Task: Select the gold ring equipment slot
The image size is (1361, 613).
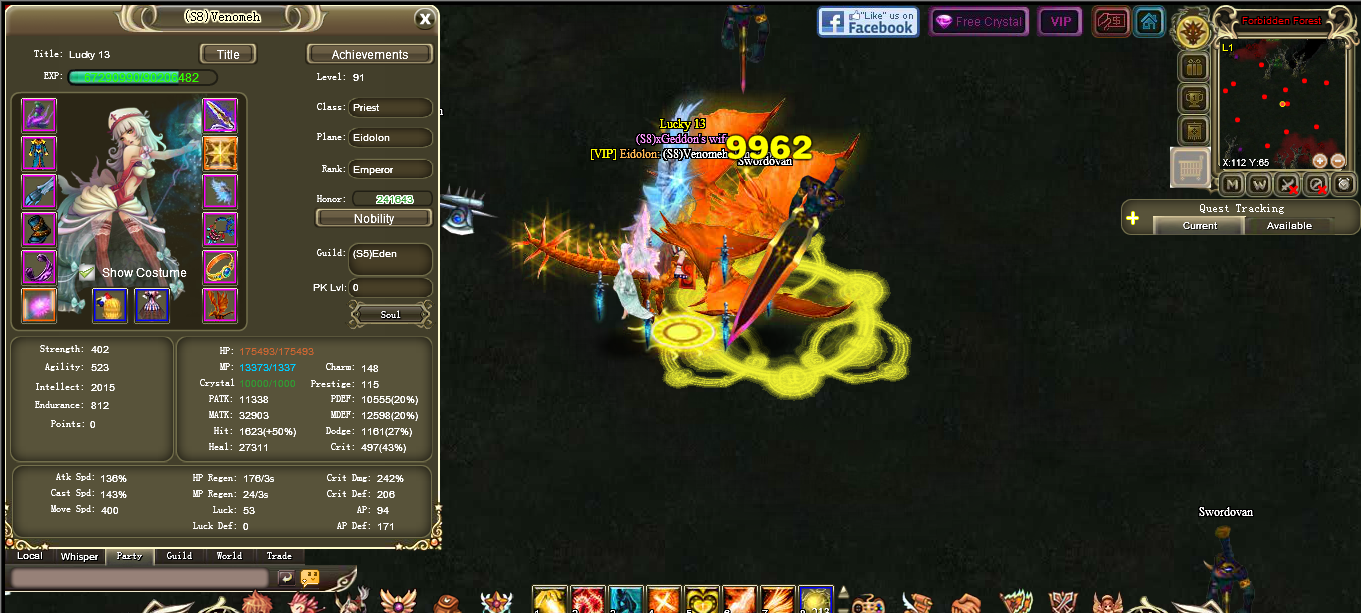Action: pos(220,267)
